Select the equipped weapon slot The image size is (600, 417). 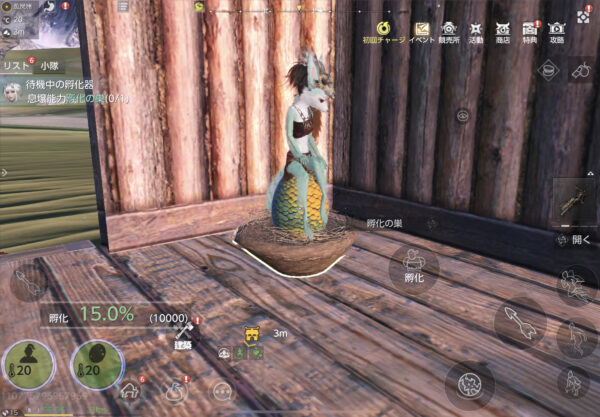click(574, 203)
